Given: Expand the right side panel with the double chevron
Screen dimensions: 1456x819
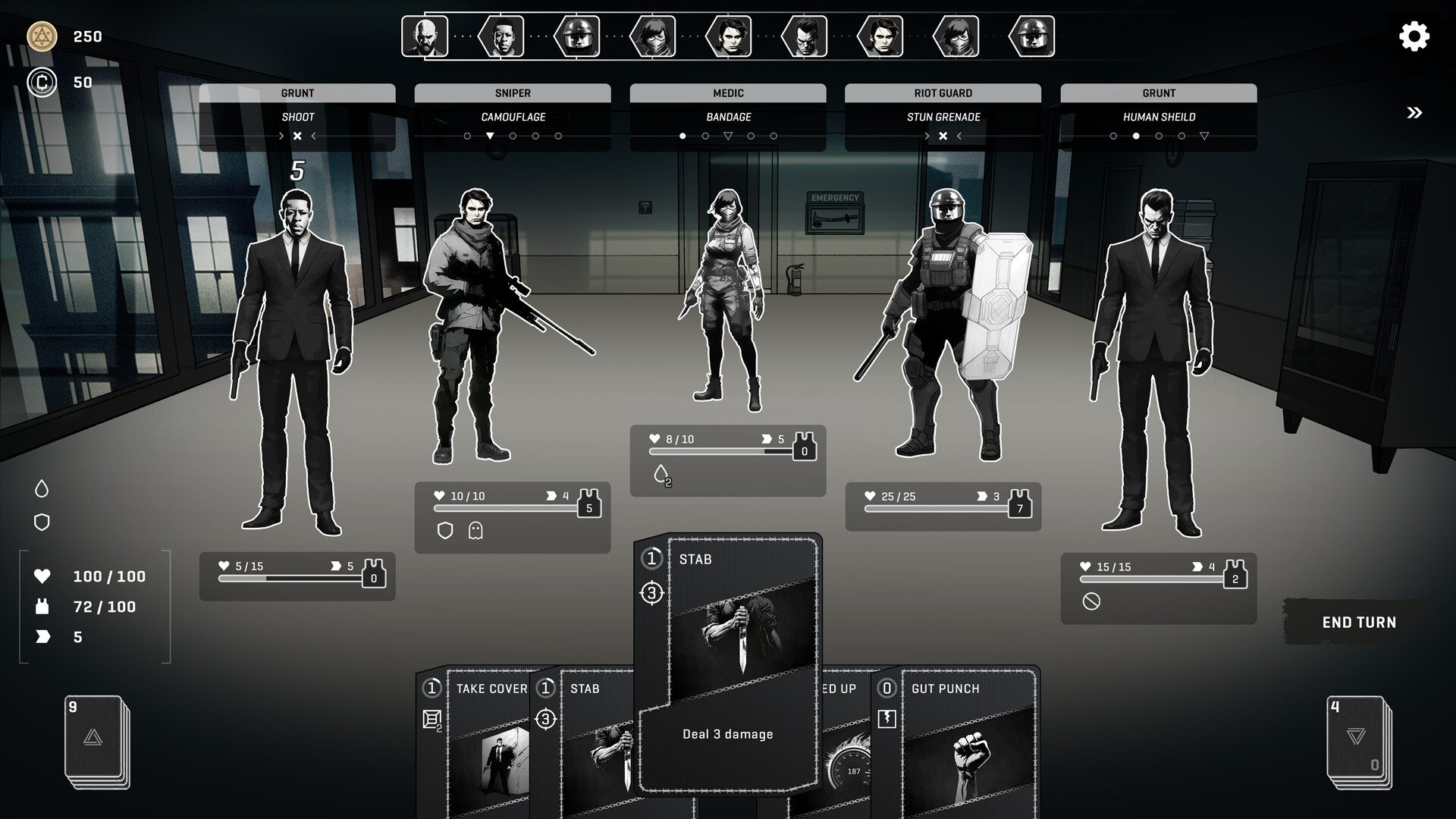Looking at the screenshot, I should pos(1413,112).
